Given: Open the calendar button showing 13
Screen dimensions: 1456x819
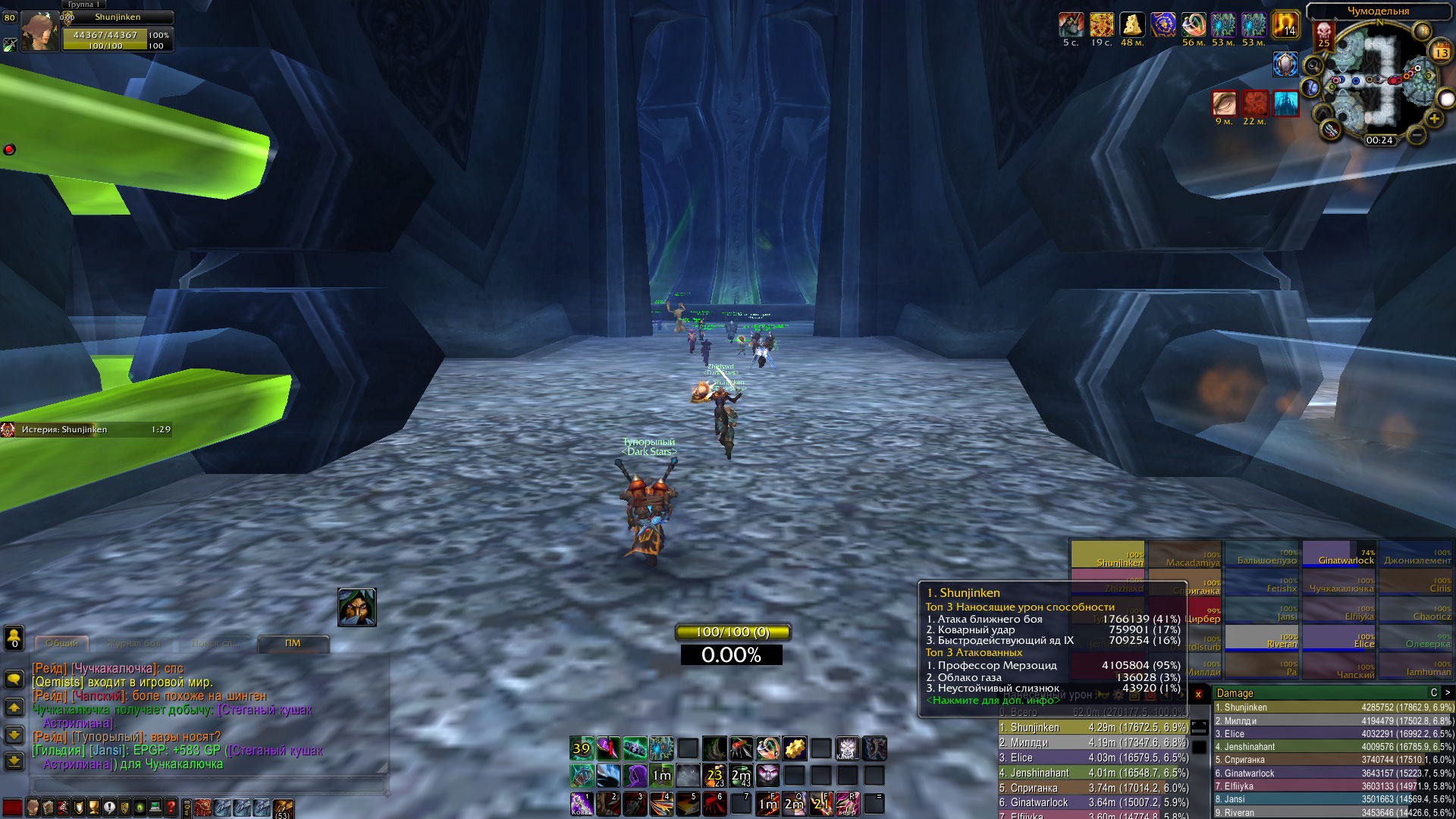Looking at the screenshot, I should [1441, 52].
